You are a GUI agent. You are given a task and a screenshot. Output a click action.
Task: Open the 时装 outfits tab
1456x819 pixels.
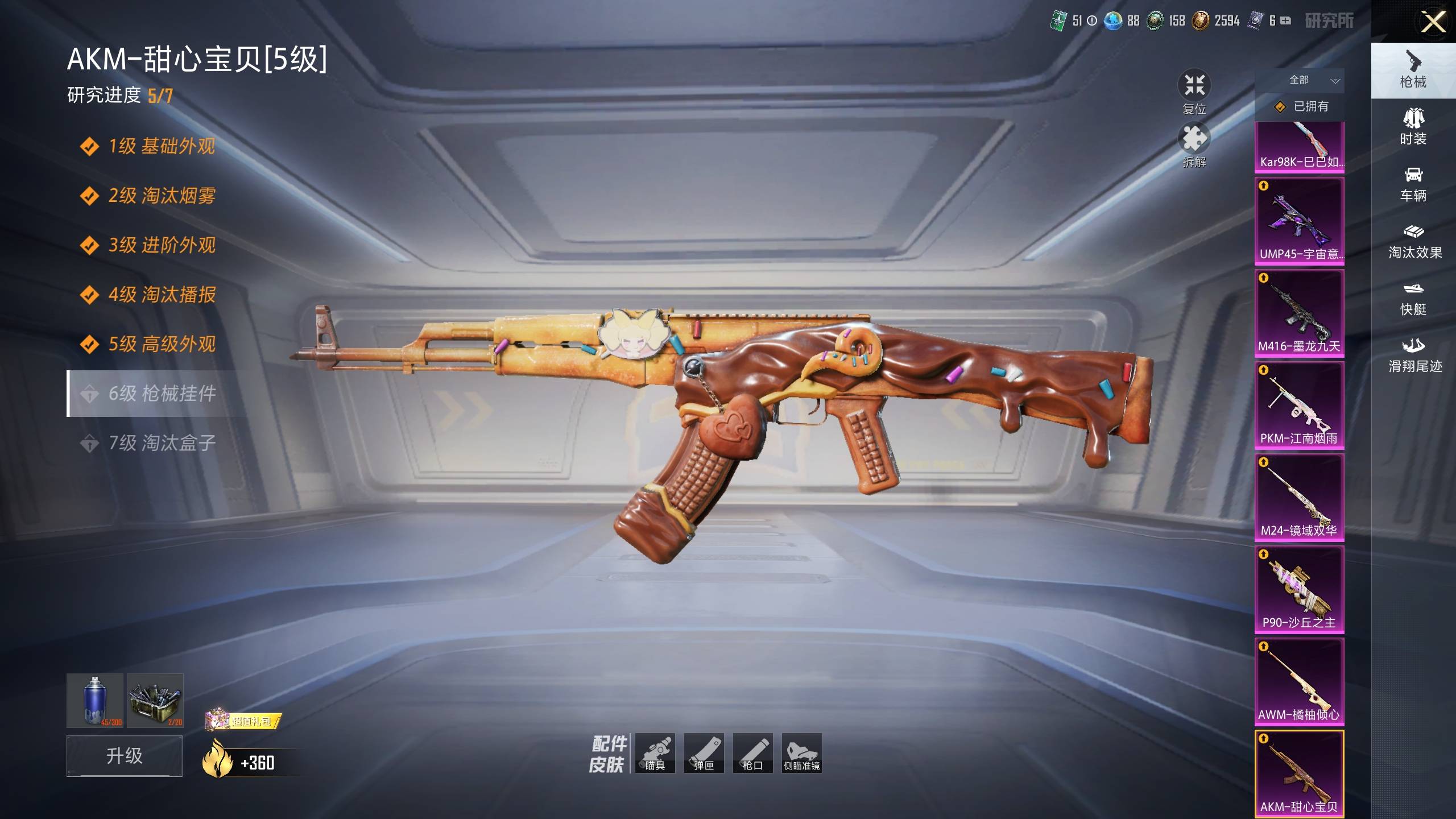tap(1413, 127)
